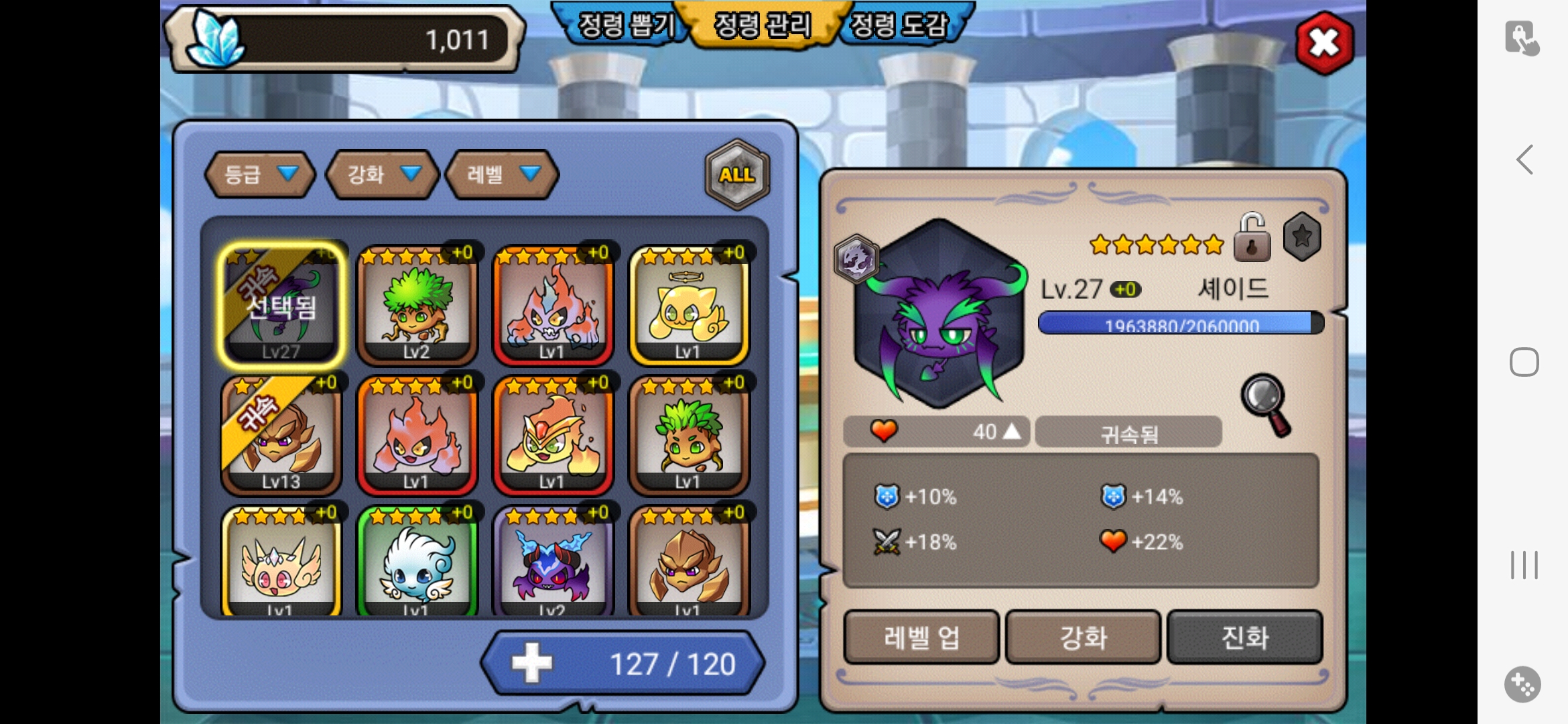1568x724 pixels.
Task: Switch to the 정령 뽑기 tab
Action: [x=625, y=25]
